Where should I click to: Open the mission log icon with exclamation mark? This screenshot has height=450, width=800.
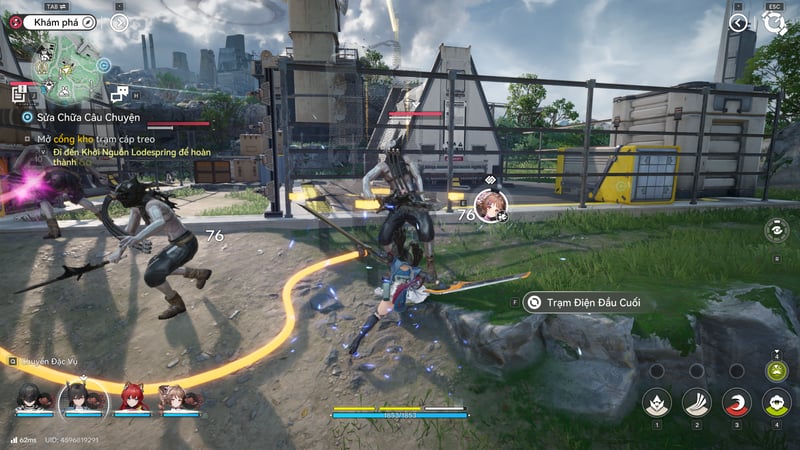click(x=19, y=93)
